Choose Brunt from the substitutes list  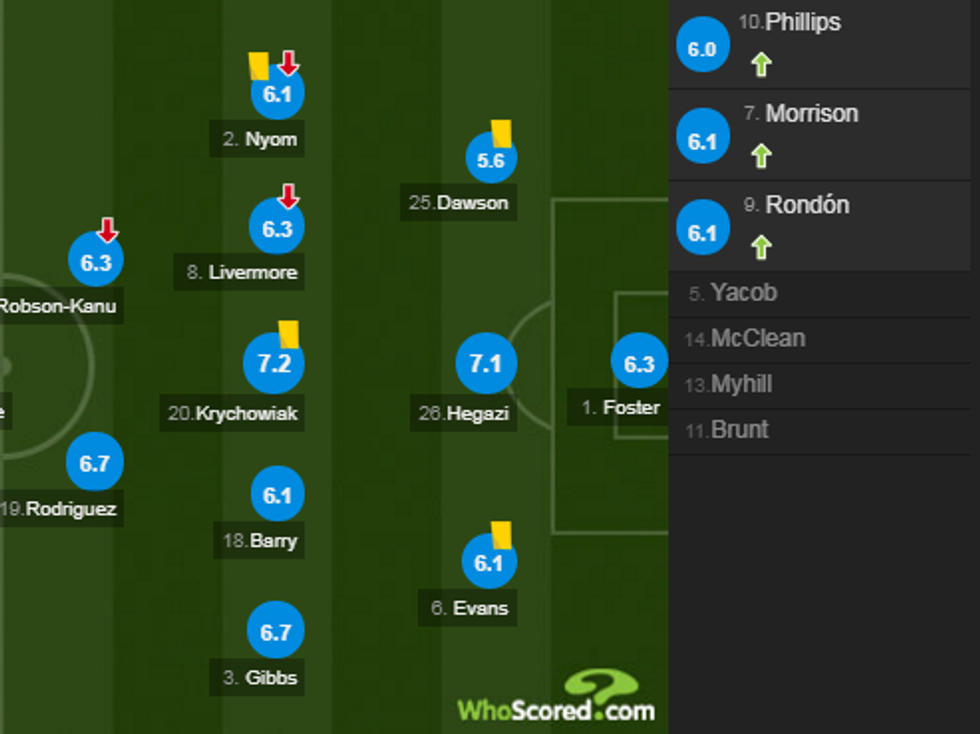739,431
